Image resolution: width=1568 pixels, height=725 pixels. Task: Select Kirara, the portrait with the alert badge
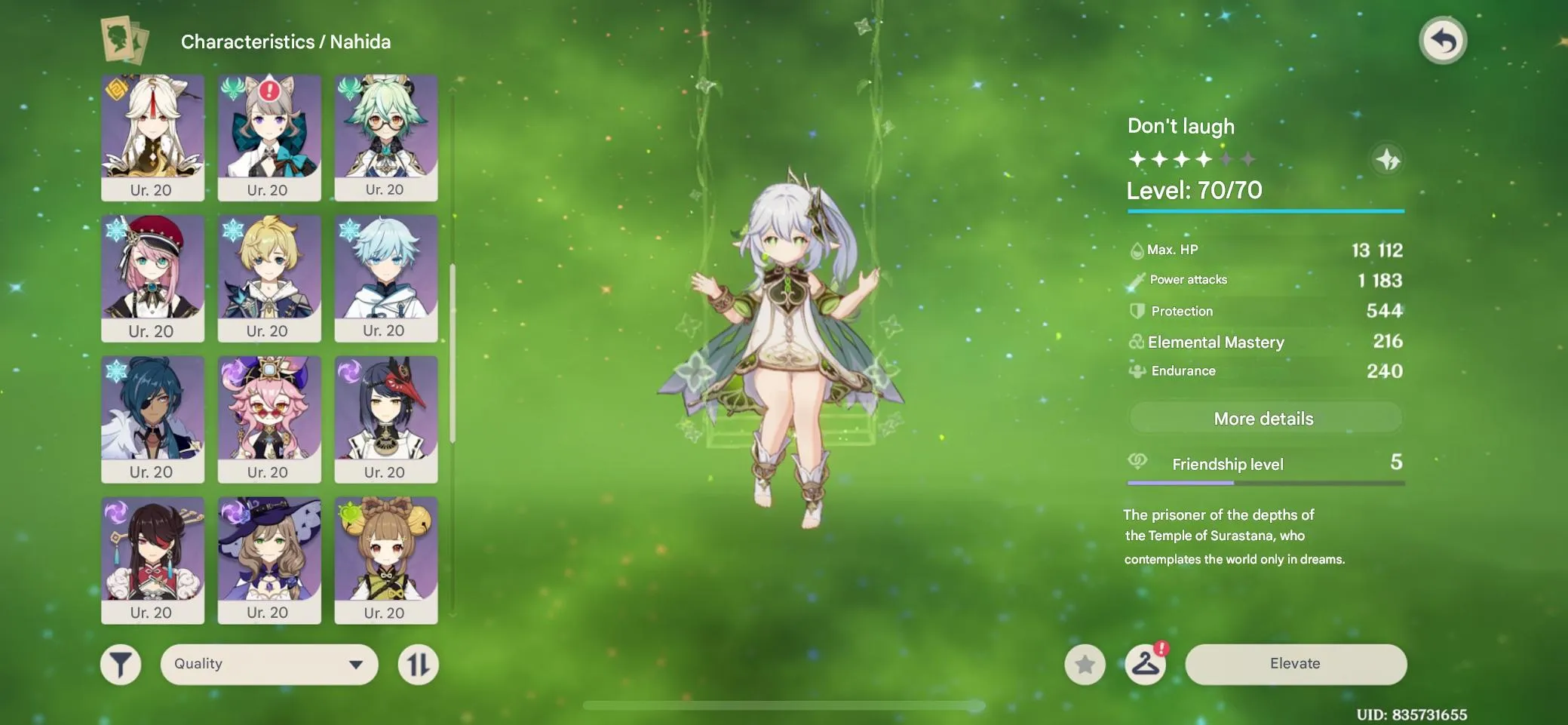(269, 138)
